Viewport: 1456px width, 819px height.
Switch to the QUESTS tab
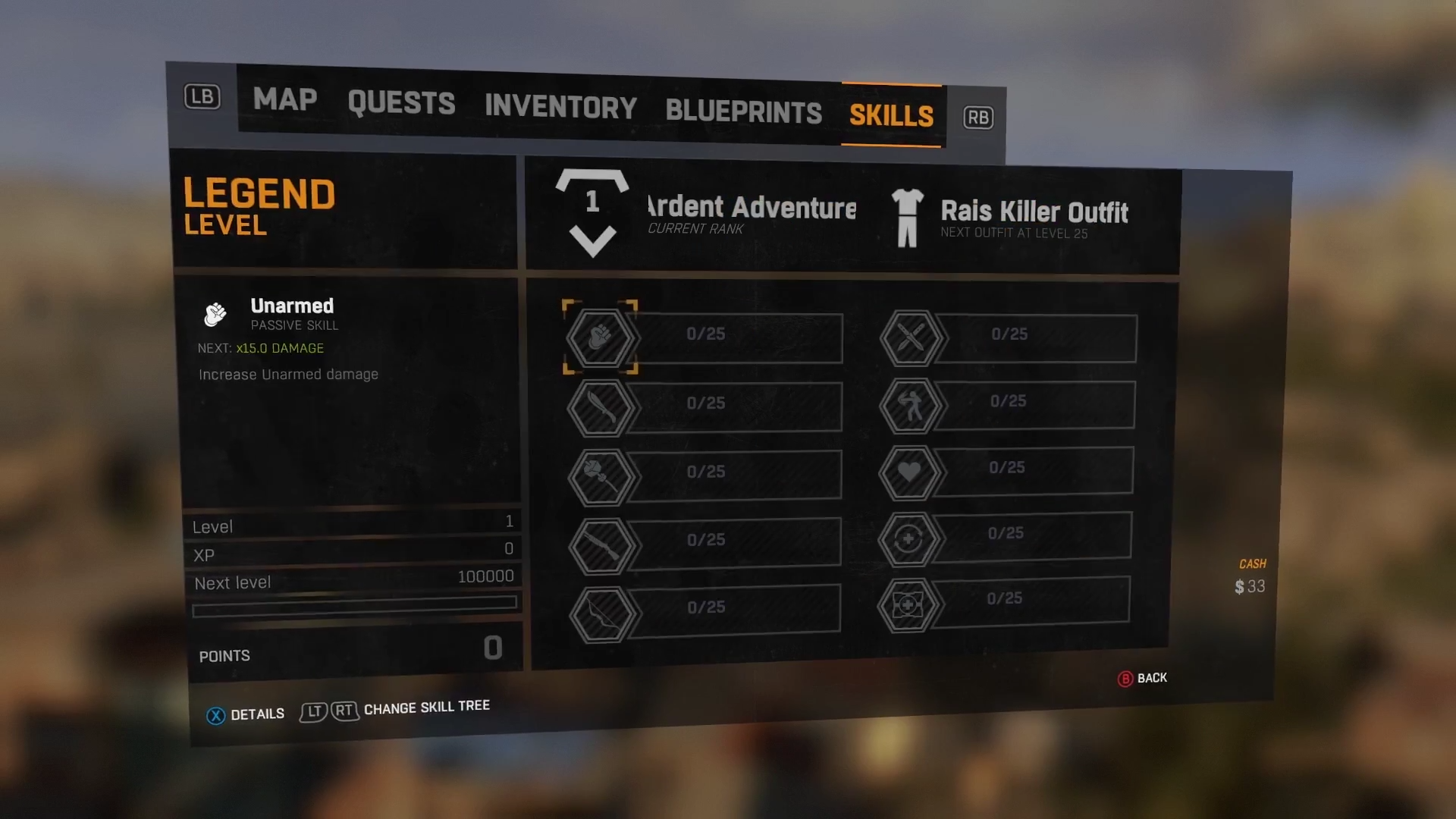[400, 104]
